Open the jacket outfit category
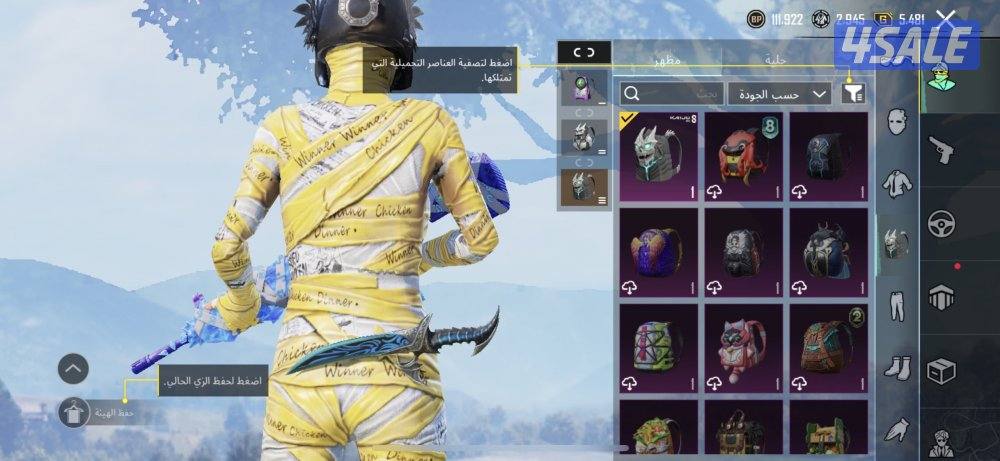 click(897, 184)
